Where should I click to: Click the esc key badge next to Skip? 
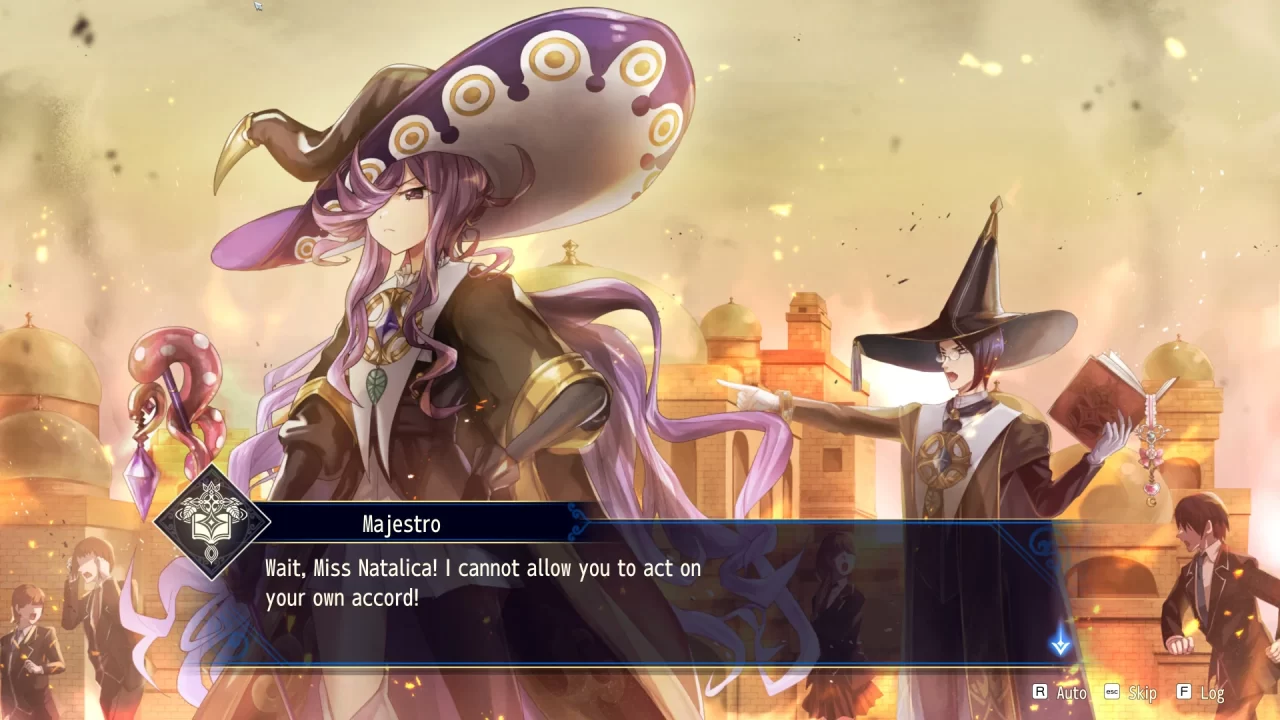tap(1111, 692)
